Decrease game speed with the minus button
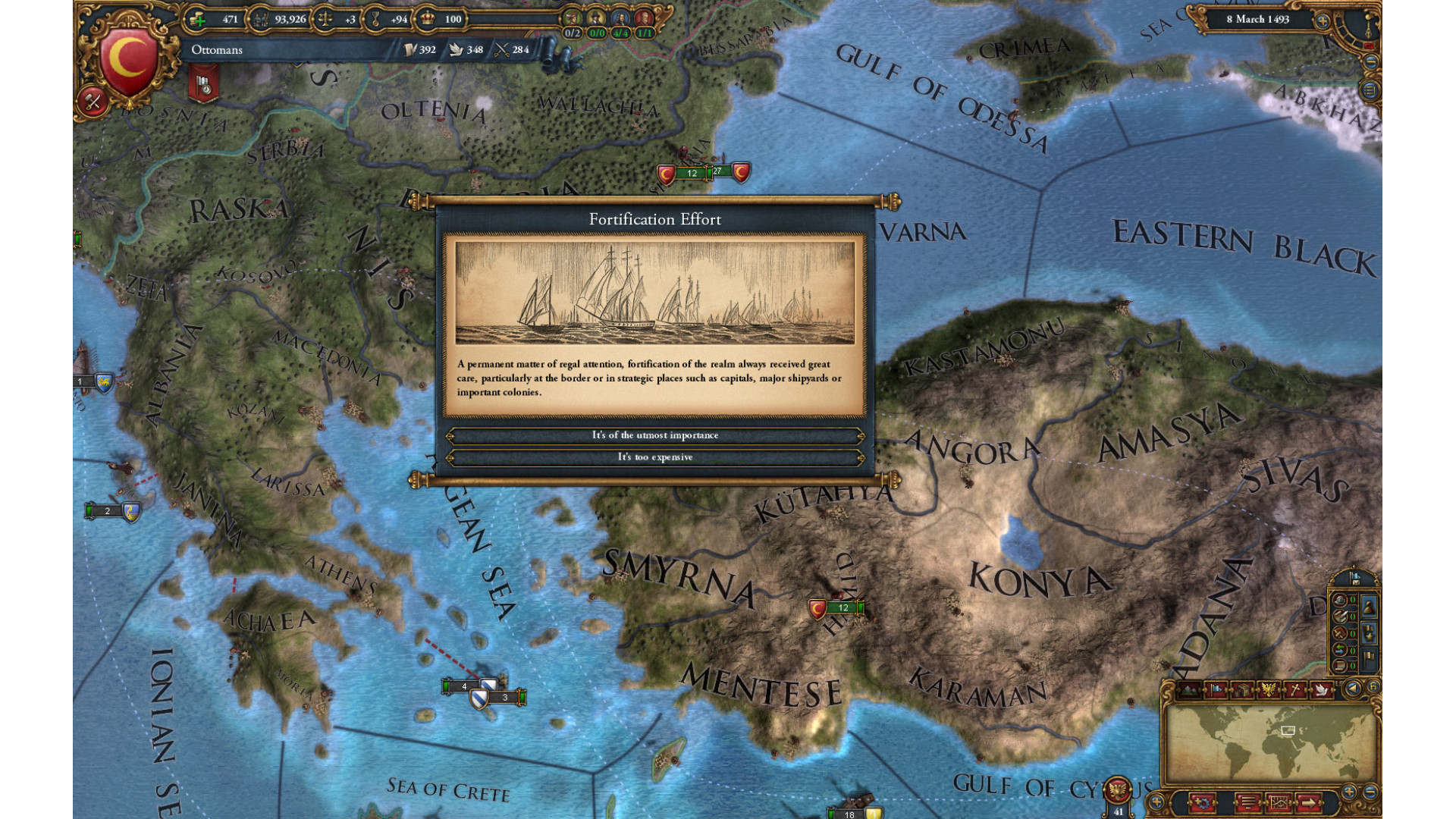The height and width of the screenshot is (819, 1456). tap(1370, 63)
